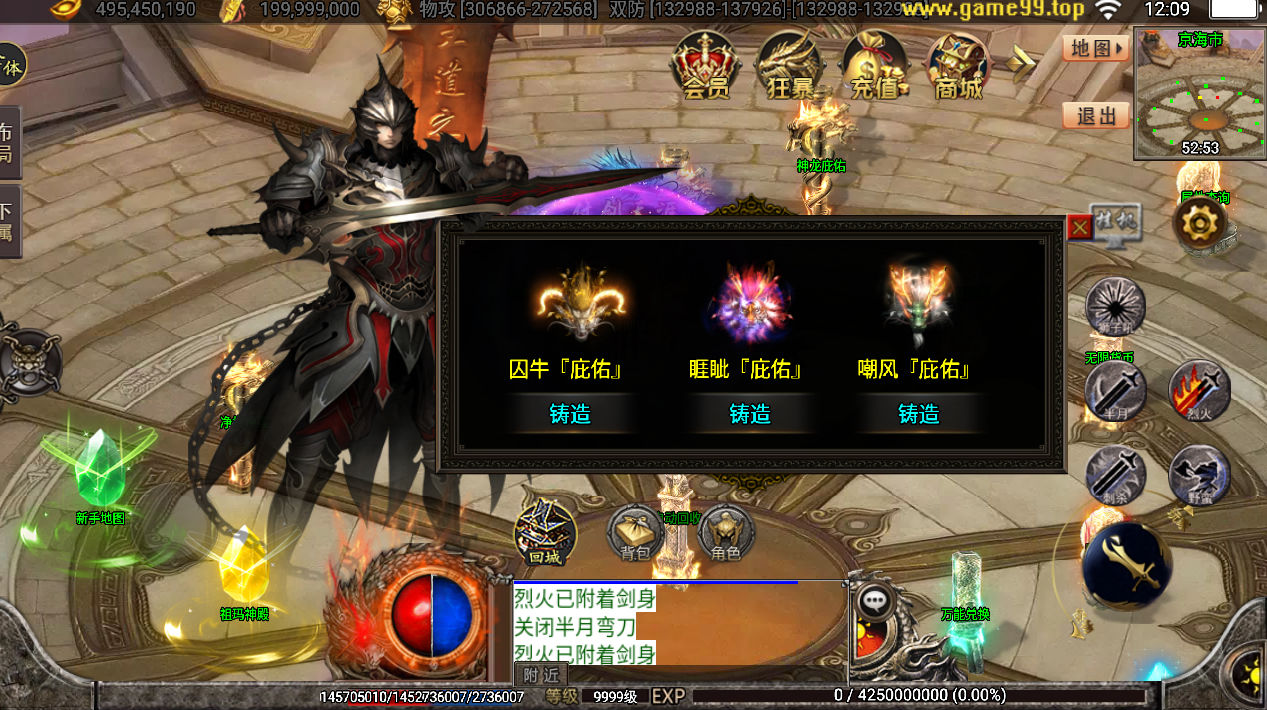This screenshot has width=1267, height=710.
Task: Click the 退出 exit button
Action: [x=1096, y=116]
